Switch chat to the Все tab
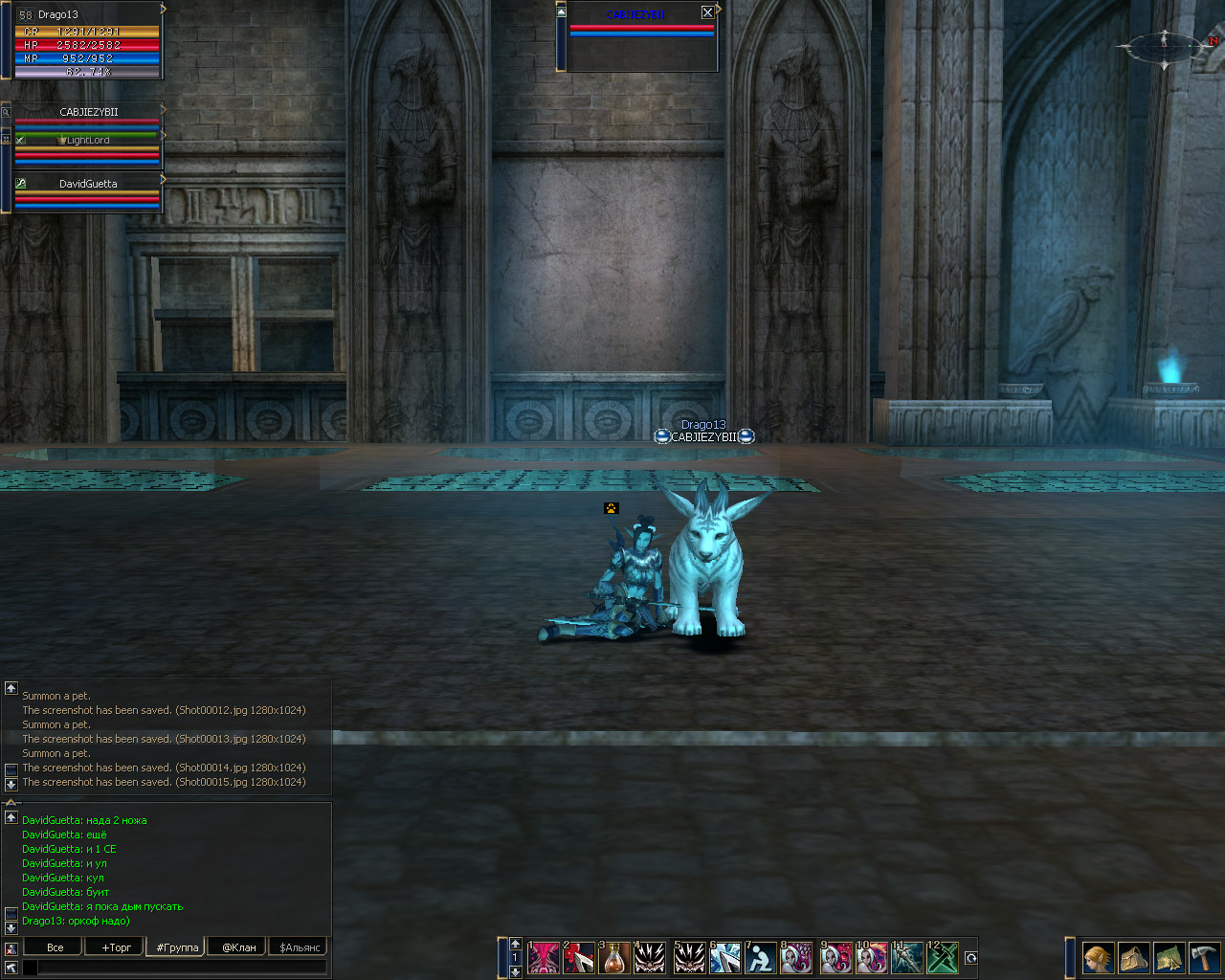This screenshot has height=980, width=1225. pos(56,947)
